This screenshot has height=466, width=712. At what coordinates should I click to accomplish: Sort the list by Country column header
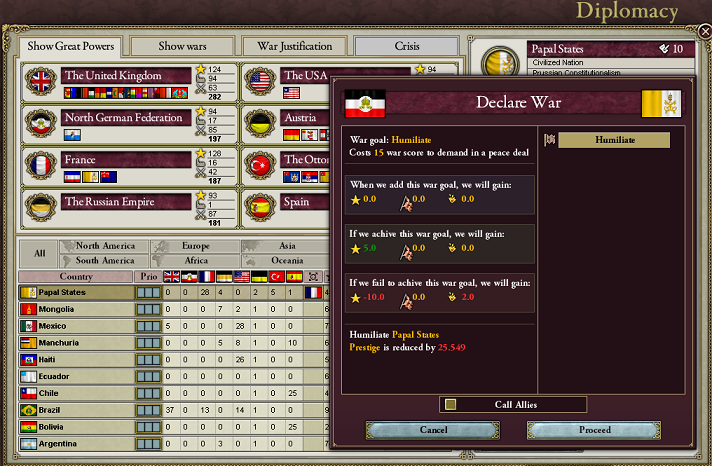76,276
